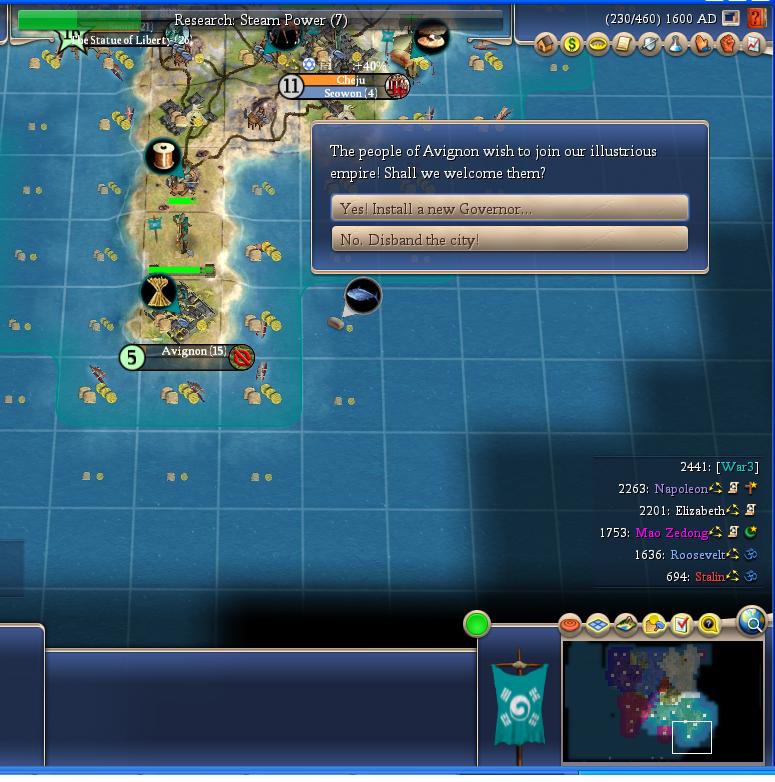
Task: Switch to globe view with magnifier globe
Action: pos(752,622)
